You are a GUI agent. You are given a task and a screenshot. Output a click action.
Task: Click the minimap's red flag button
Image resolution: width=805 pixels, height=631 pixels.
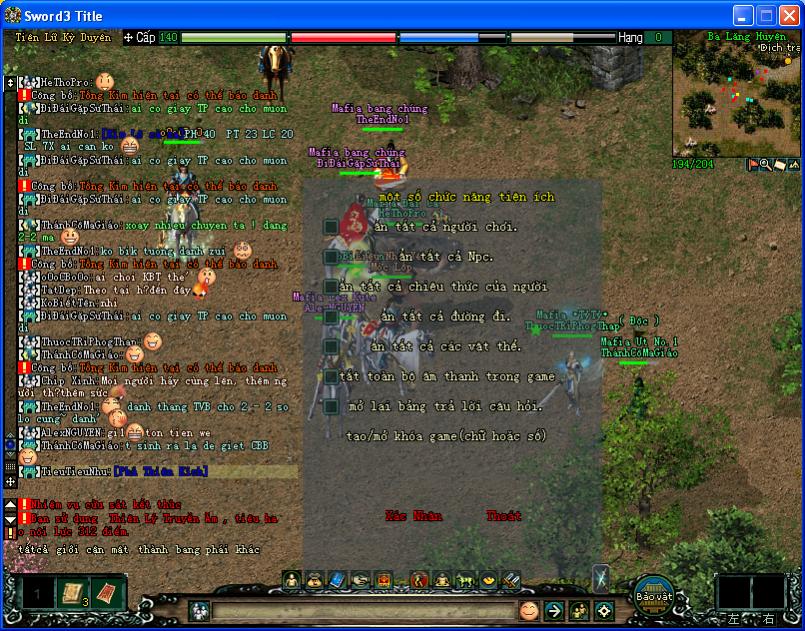753,165
